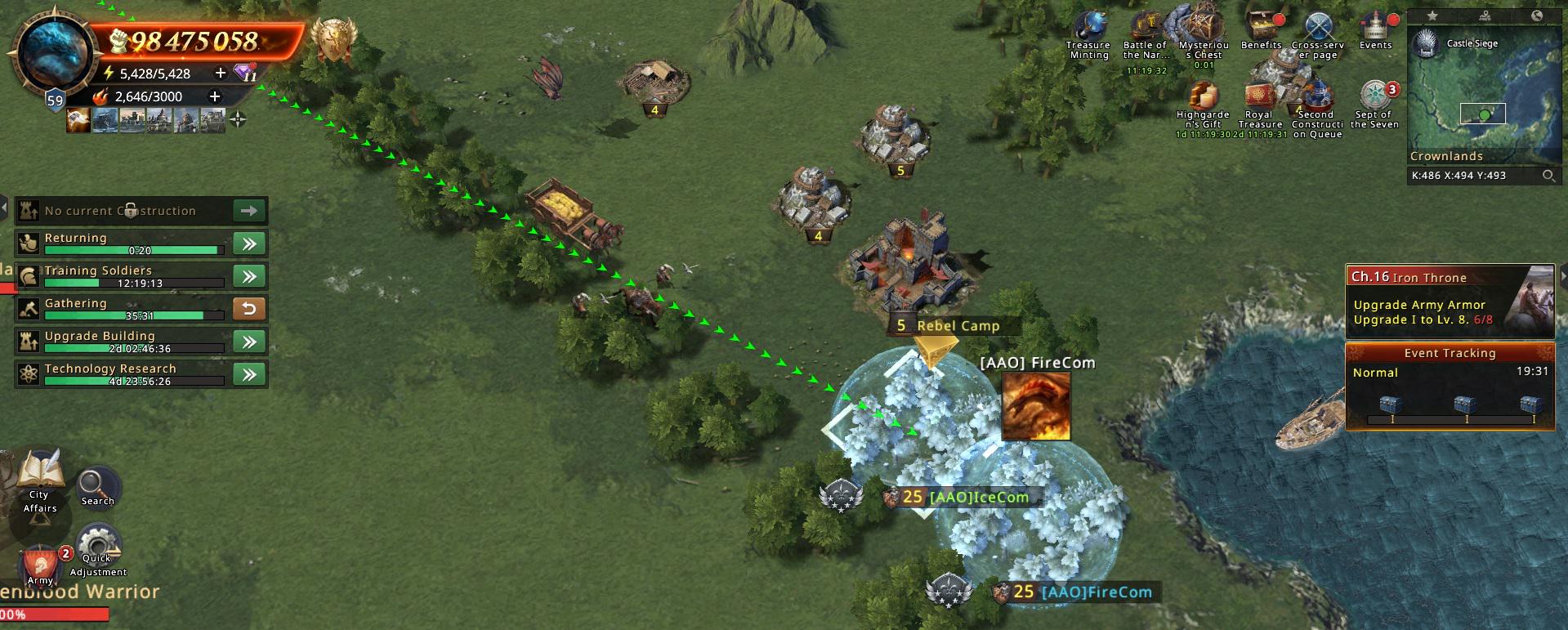Speed up Technology Research queue
Image resolution: width=1568 pixels, height=630 pixels.
249,374
